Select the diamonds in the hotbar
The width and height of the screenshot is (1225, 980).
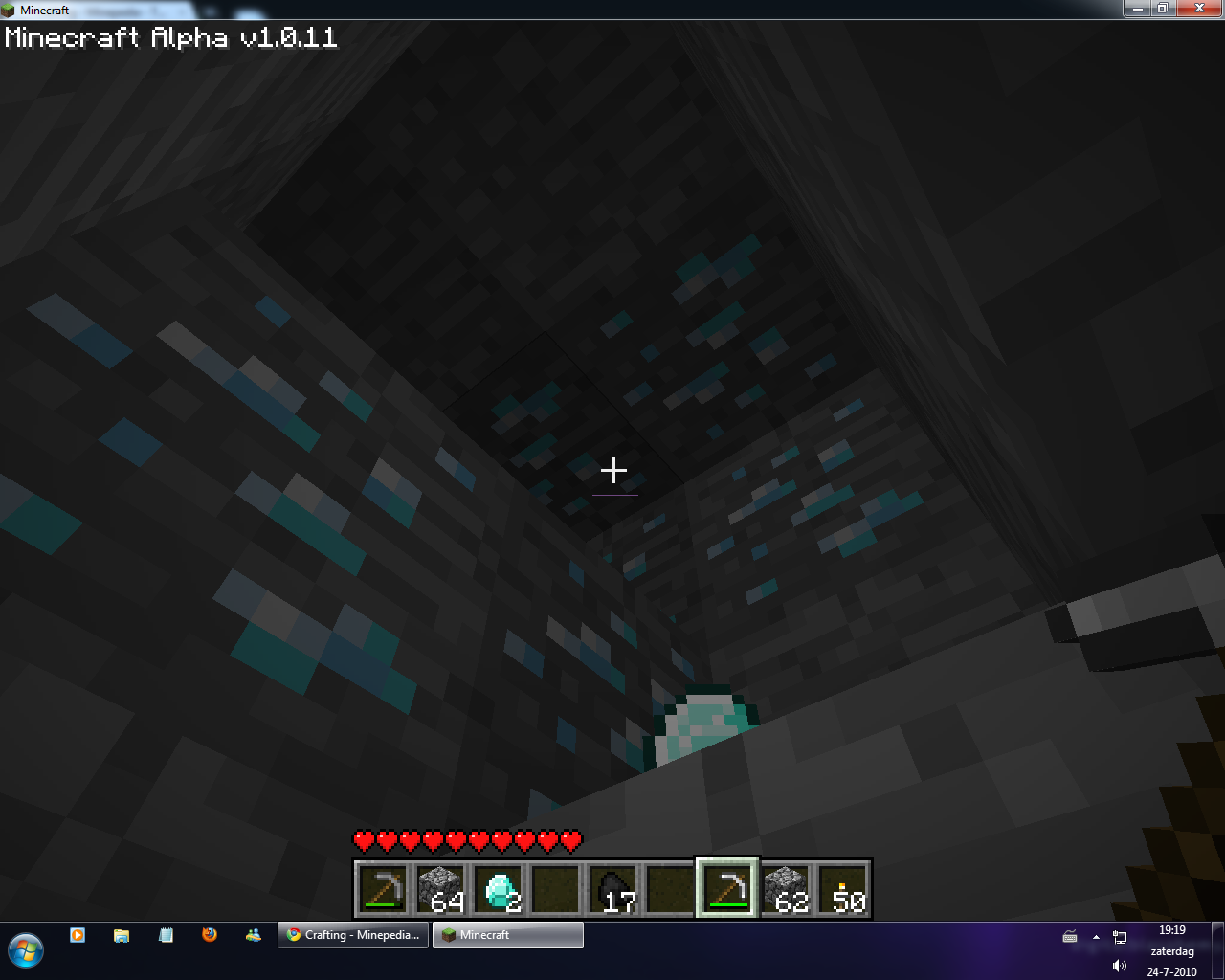point(499,887)
